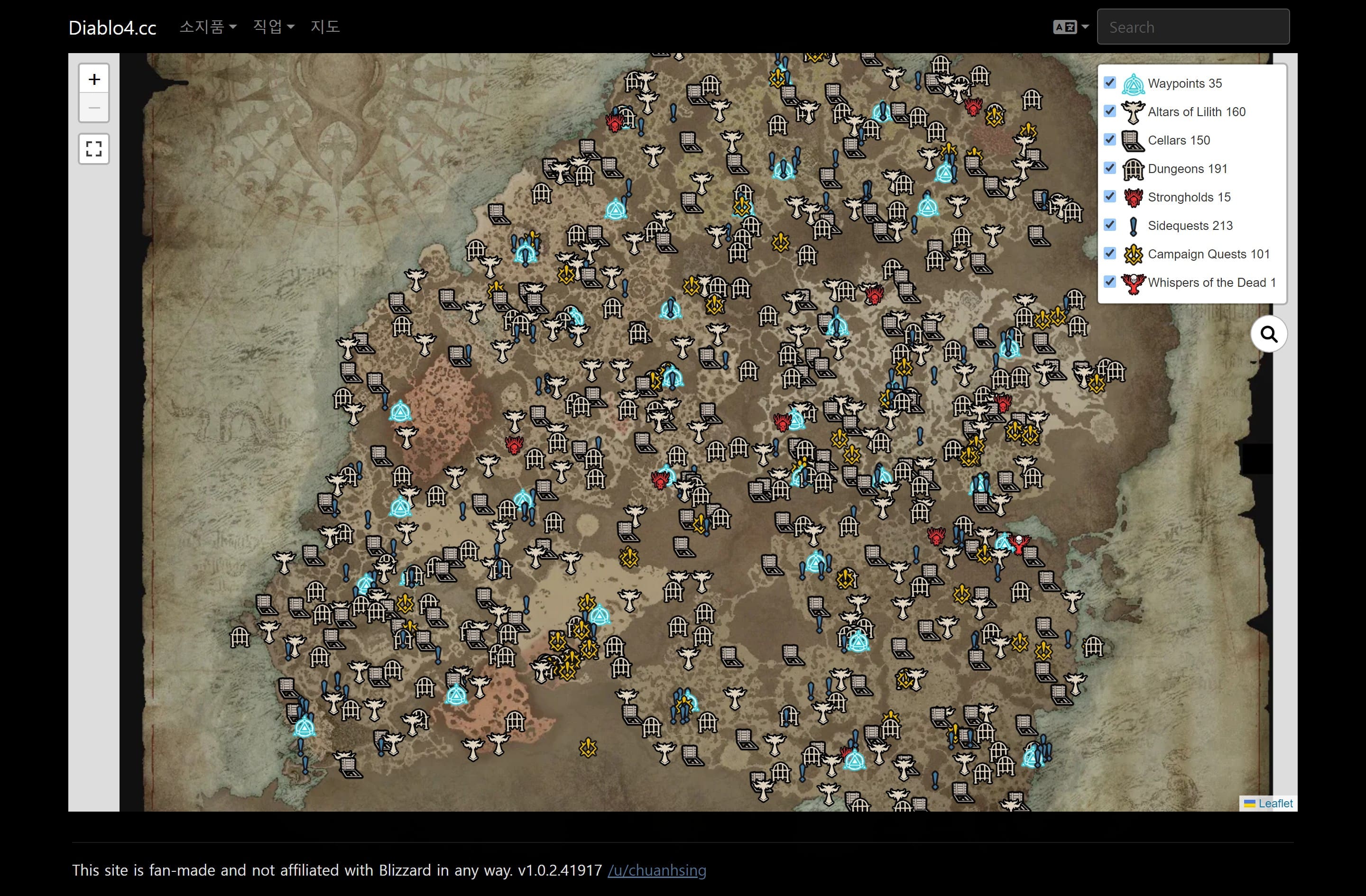Uncheck the Waypoints 35 checkbox
Screen dimensions: 1366x896
(1109, 82)
